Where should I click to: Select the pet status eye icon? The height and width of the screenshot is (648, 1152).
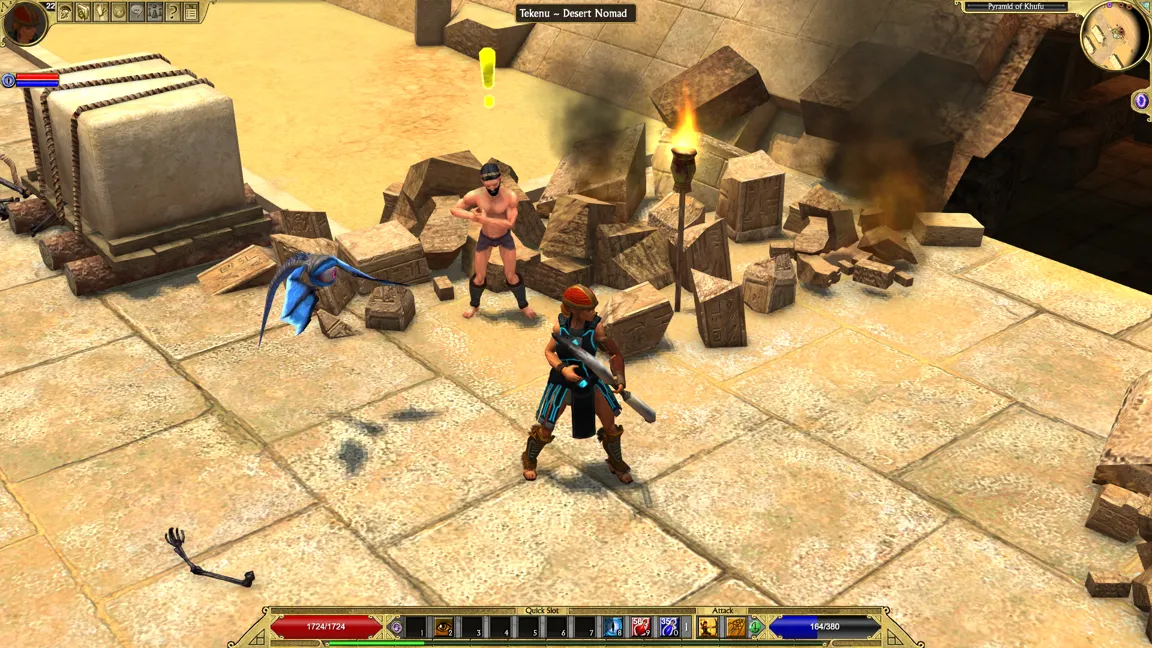[8, 80]
